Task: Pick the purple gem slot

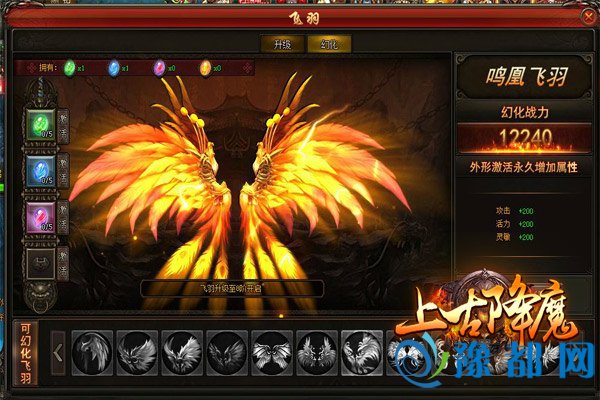Action: (40, 217)
